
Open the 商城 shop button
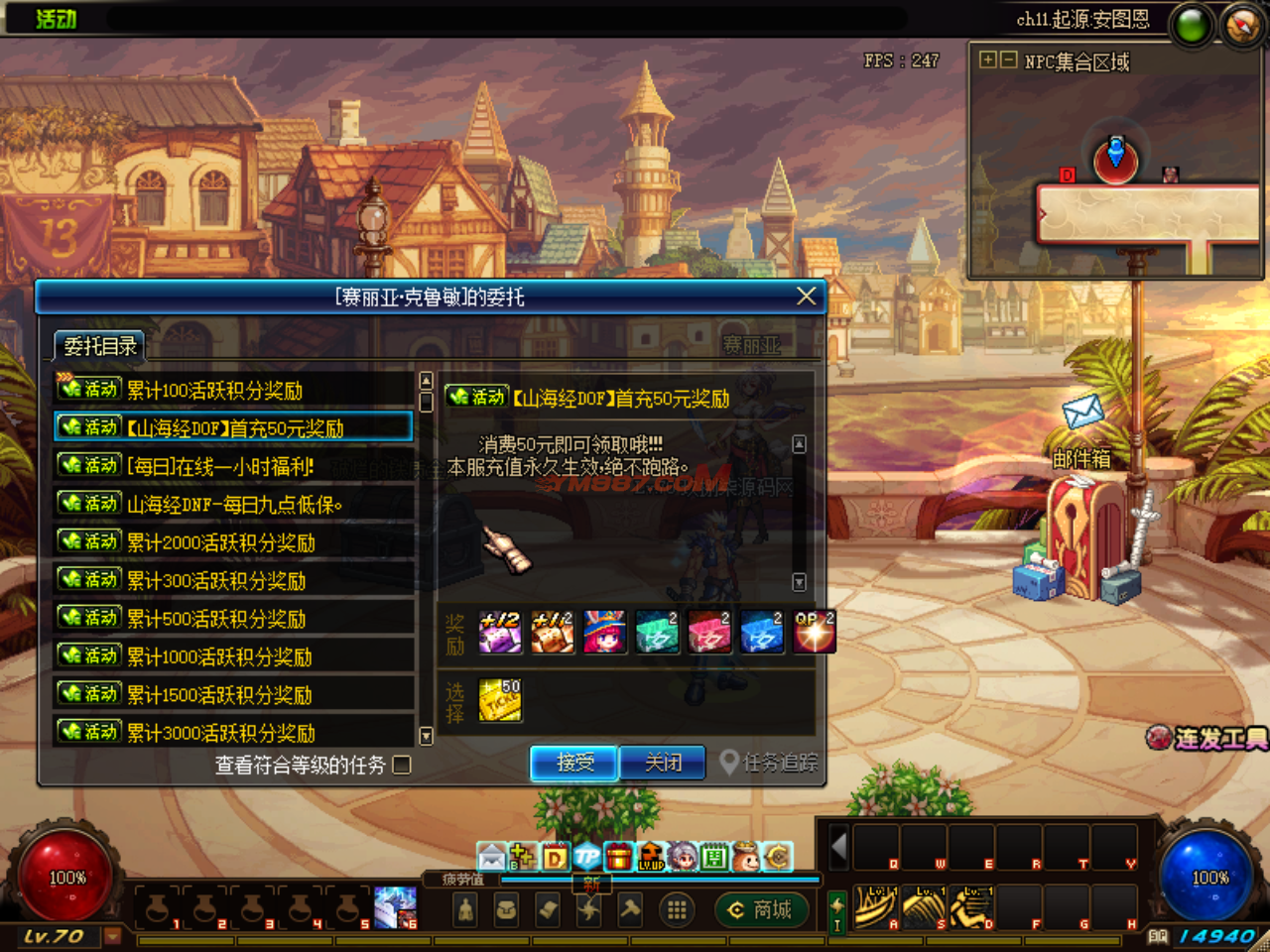coord(761,909)
